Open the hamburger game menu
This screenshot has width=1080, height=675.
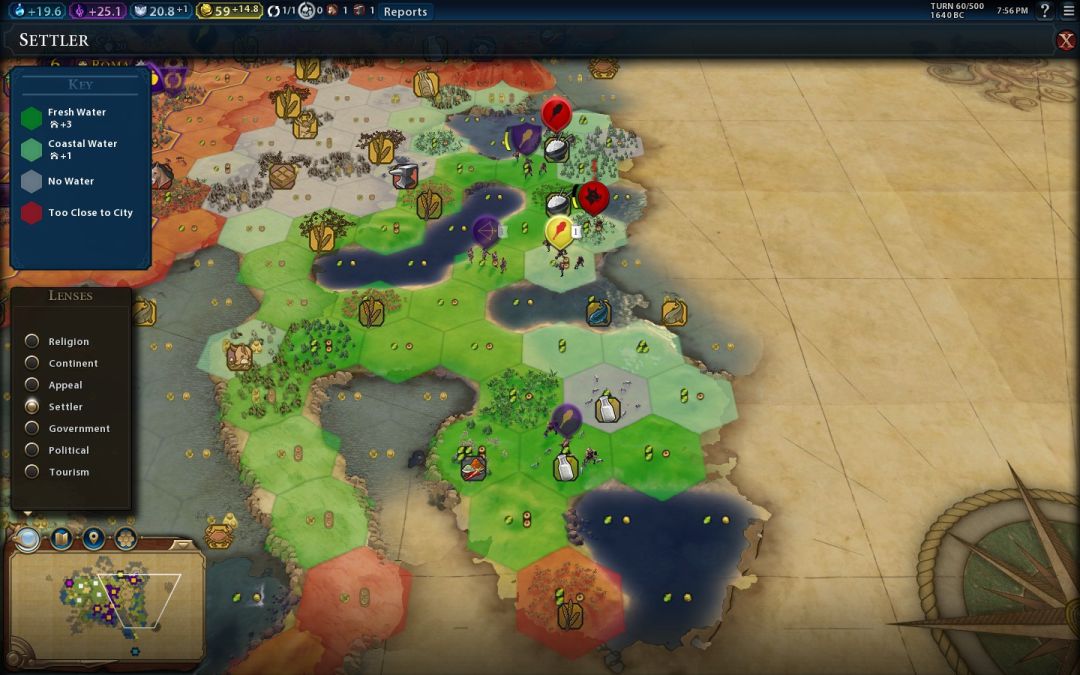coord(1067,11)
